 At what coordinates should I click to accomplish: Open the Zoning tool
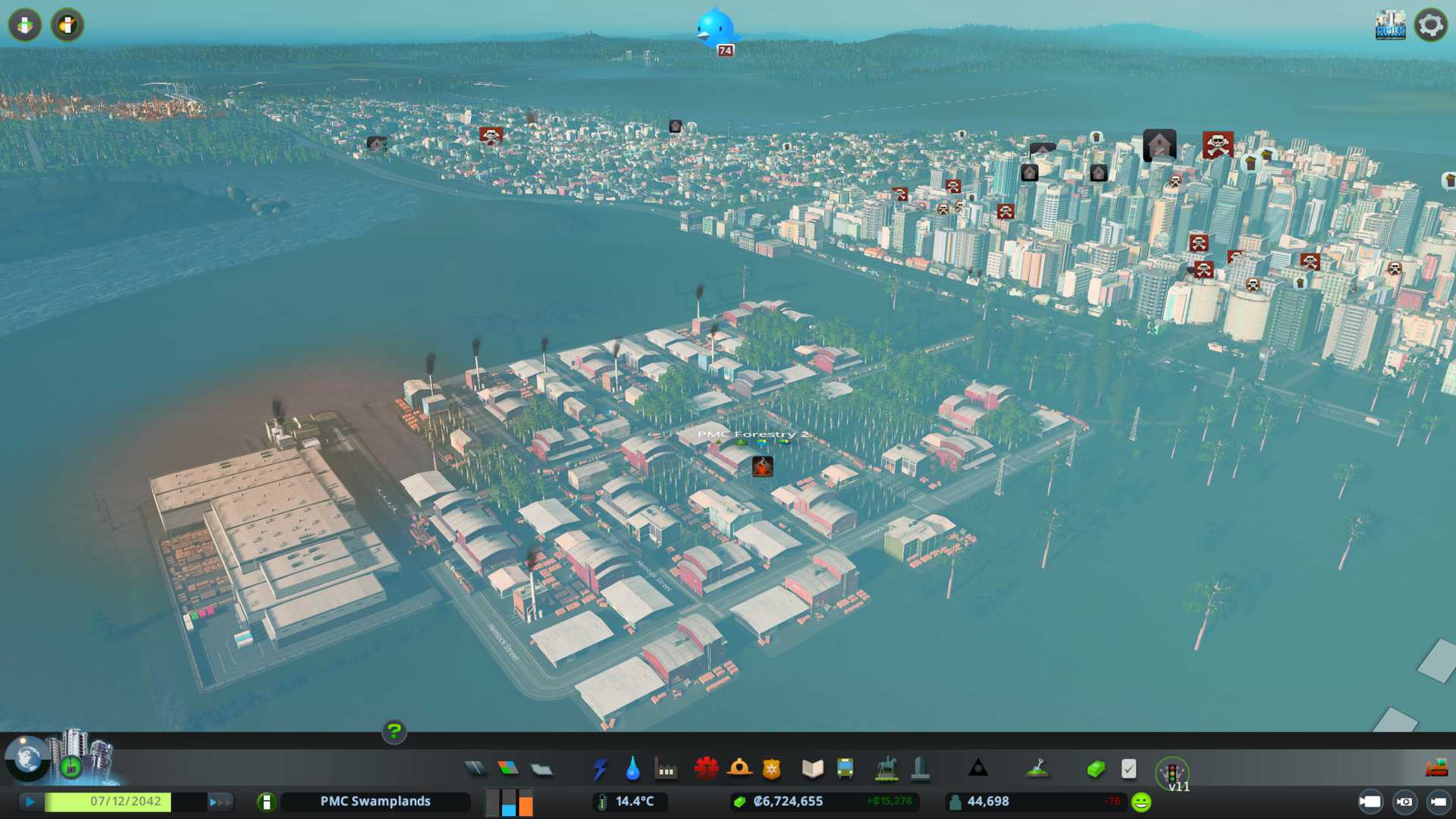click(x=508, y=769)
